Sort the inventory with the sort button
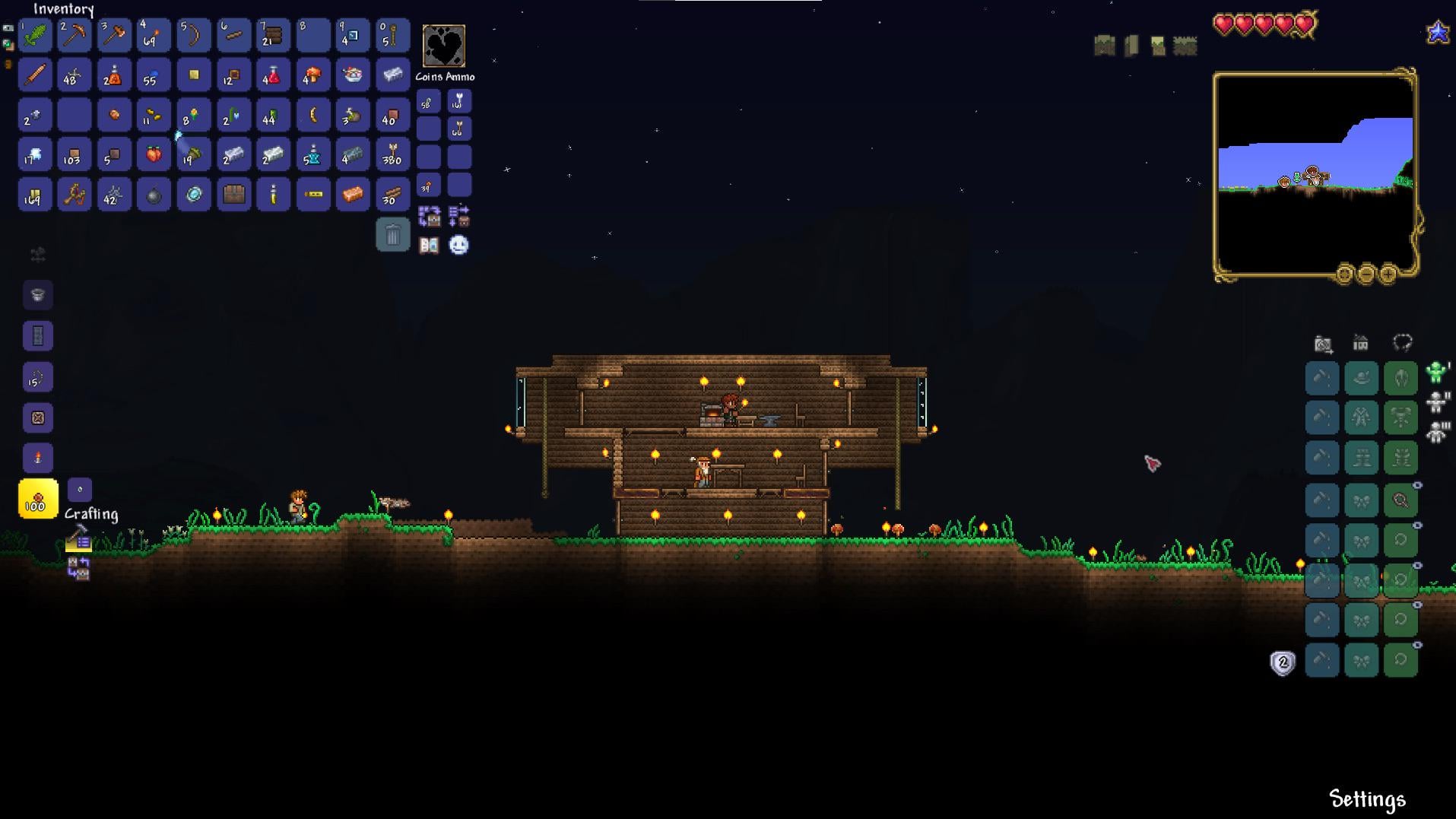 click(458, 217)
